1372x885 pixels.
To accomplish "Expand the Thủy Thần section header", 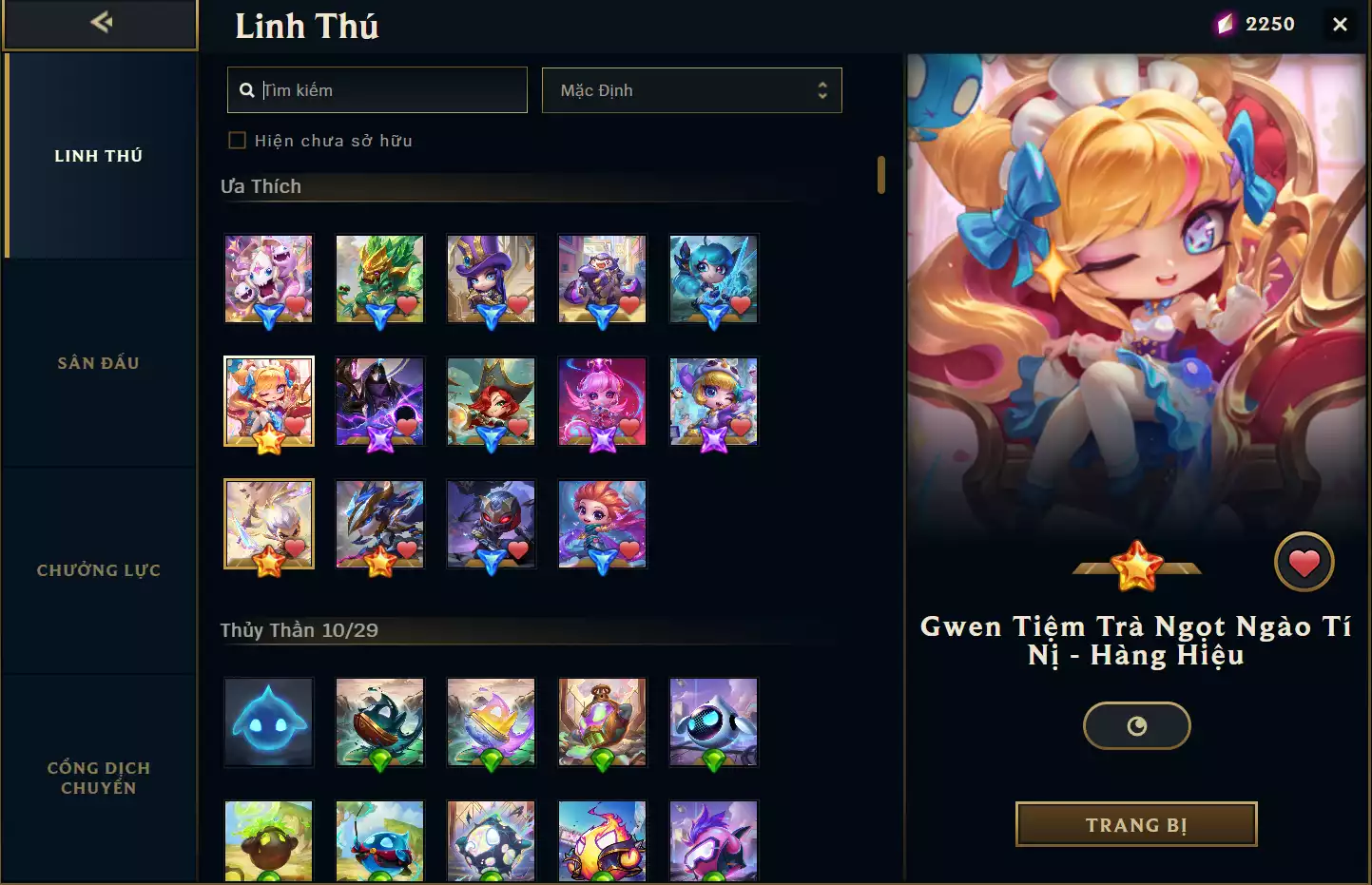I will 300,628.
